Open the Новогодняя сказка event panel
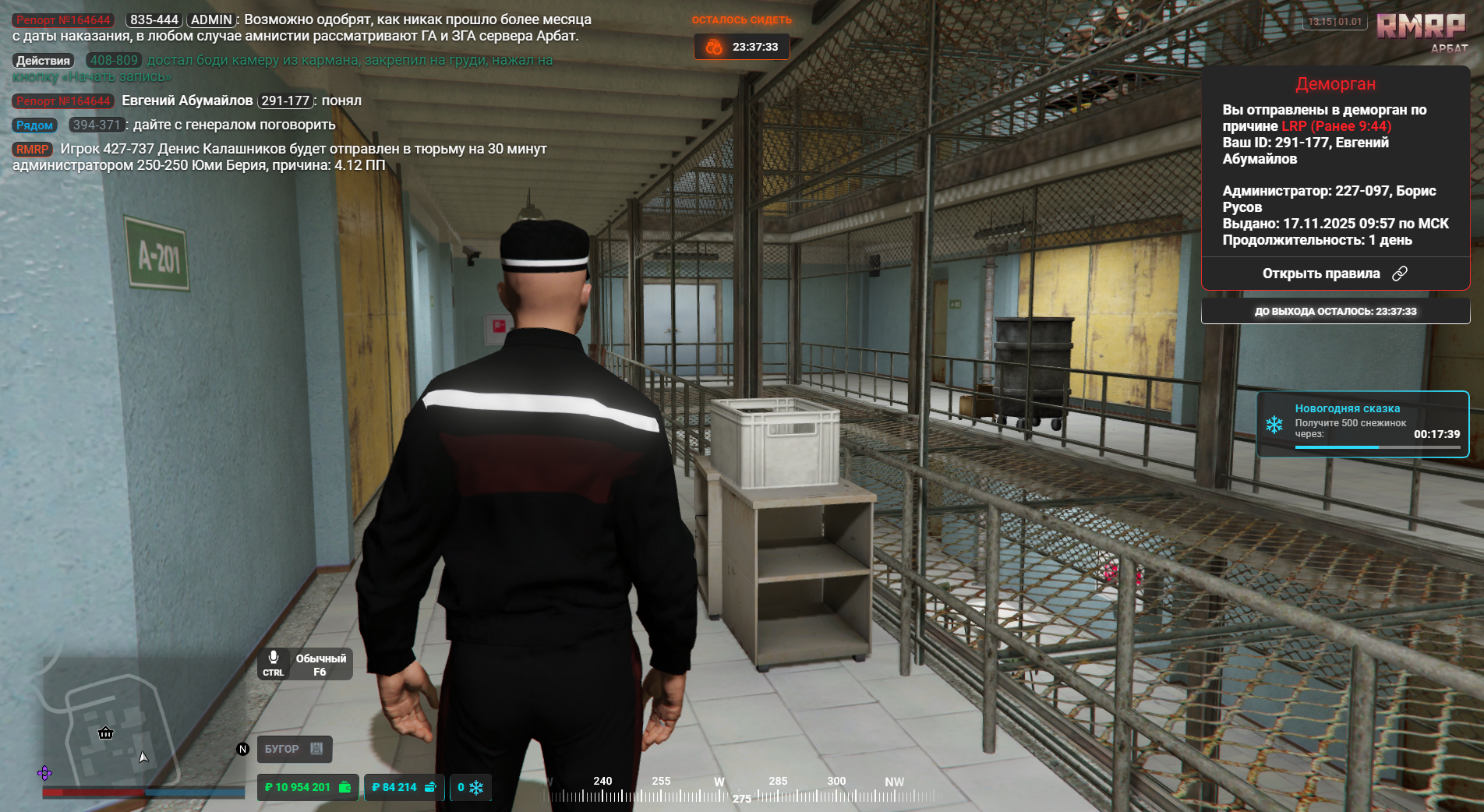This screenshot has height=812, width=1484. pyautogui.click(x=1362, y=424)
